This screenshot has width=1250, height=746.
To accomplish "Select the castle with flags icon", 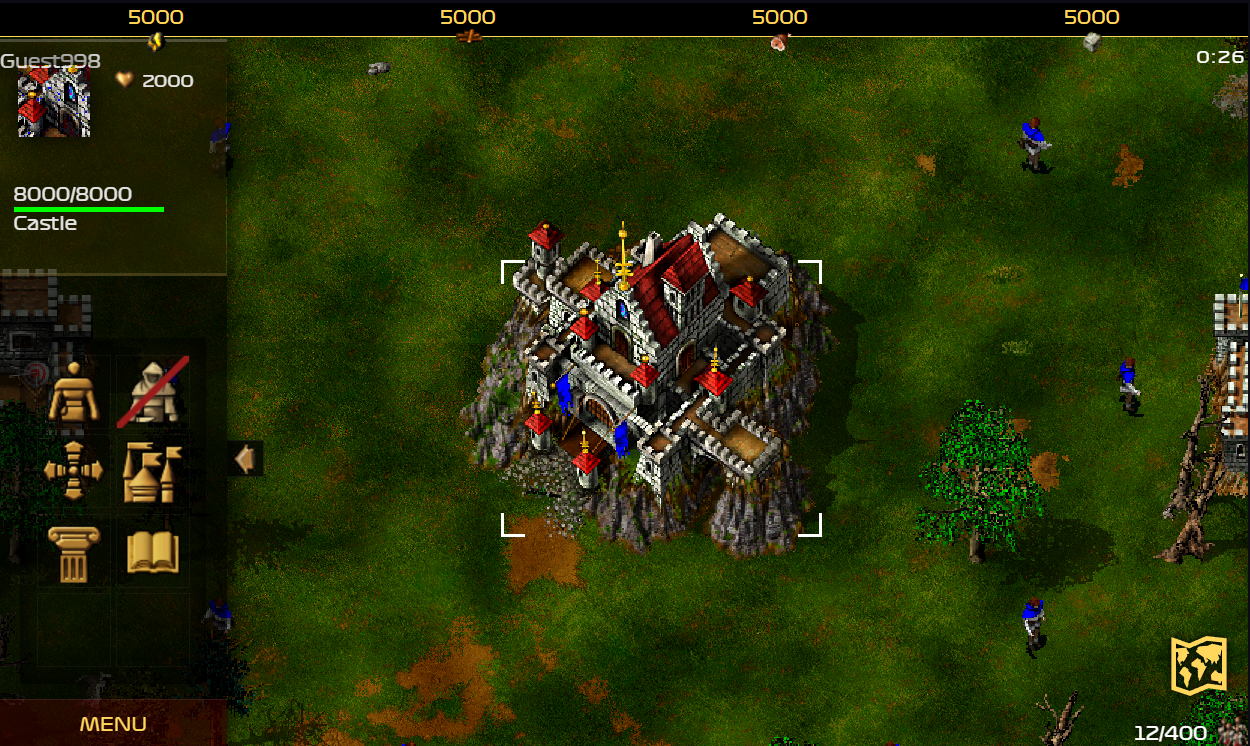I will point(153,471).
